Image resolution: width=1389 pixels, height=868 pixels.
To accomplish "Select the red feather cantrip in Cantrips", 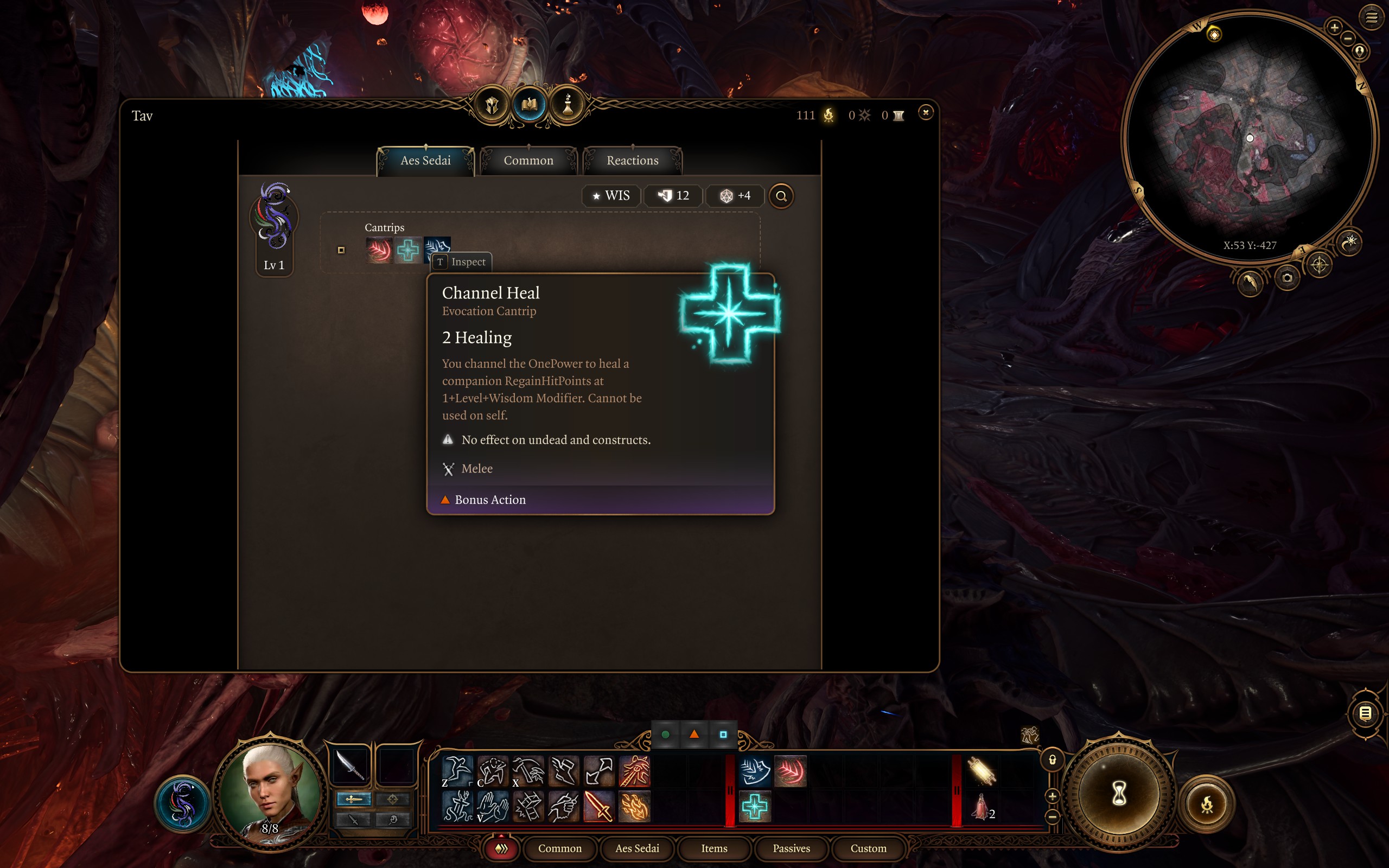I will pyautogui.click(x=379, y=250).
